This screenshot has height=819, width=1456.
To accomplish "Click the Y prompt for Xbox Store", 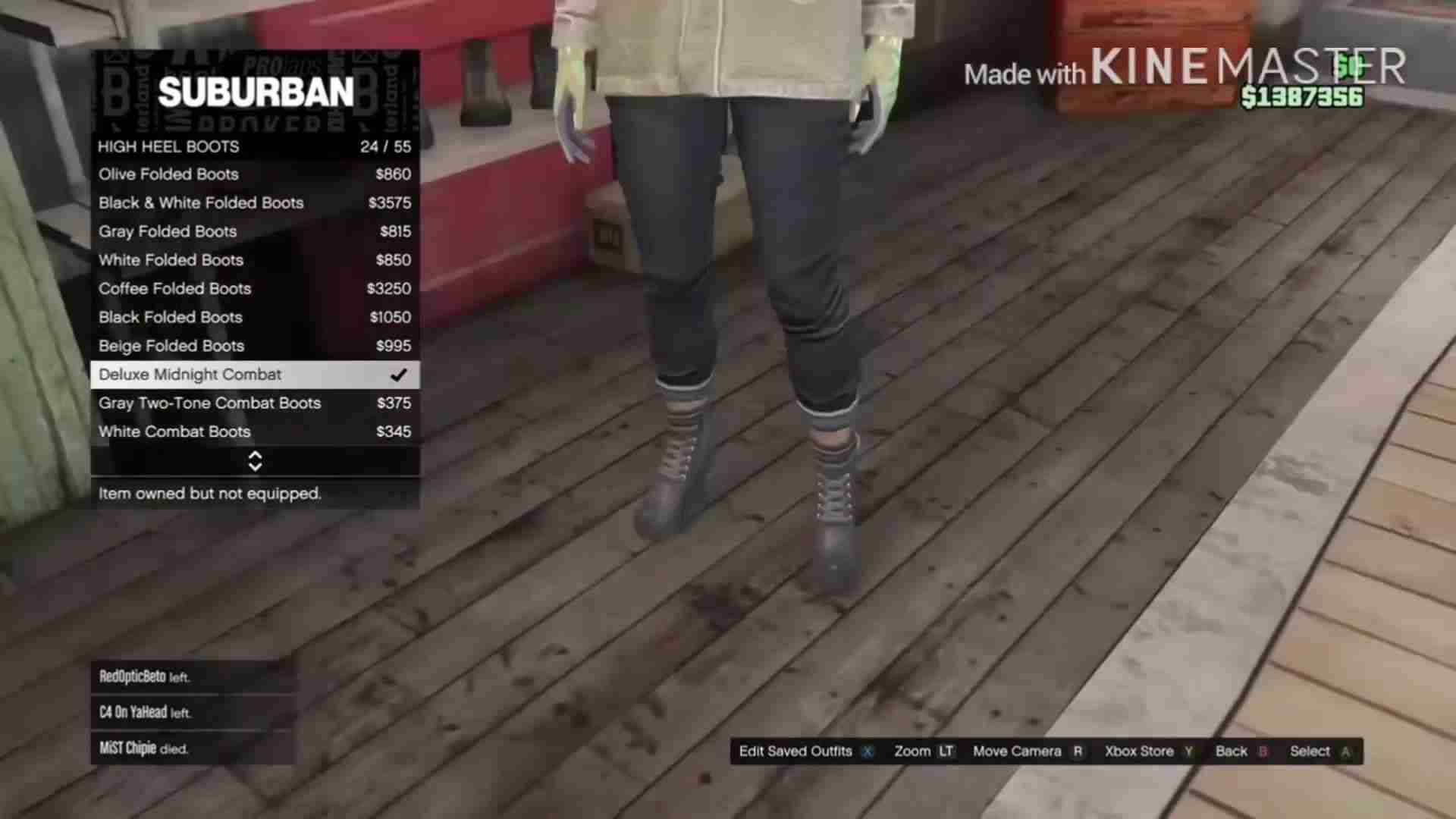I will point(1188,751).
